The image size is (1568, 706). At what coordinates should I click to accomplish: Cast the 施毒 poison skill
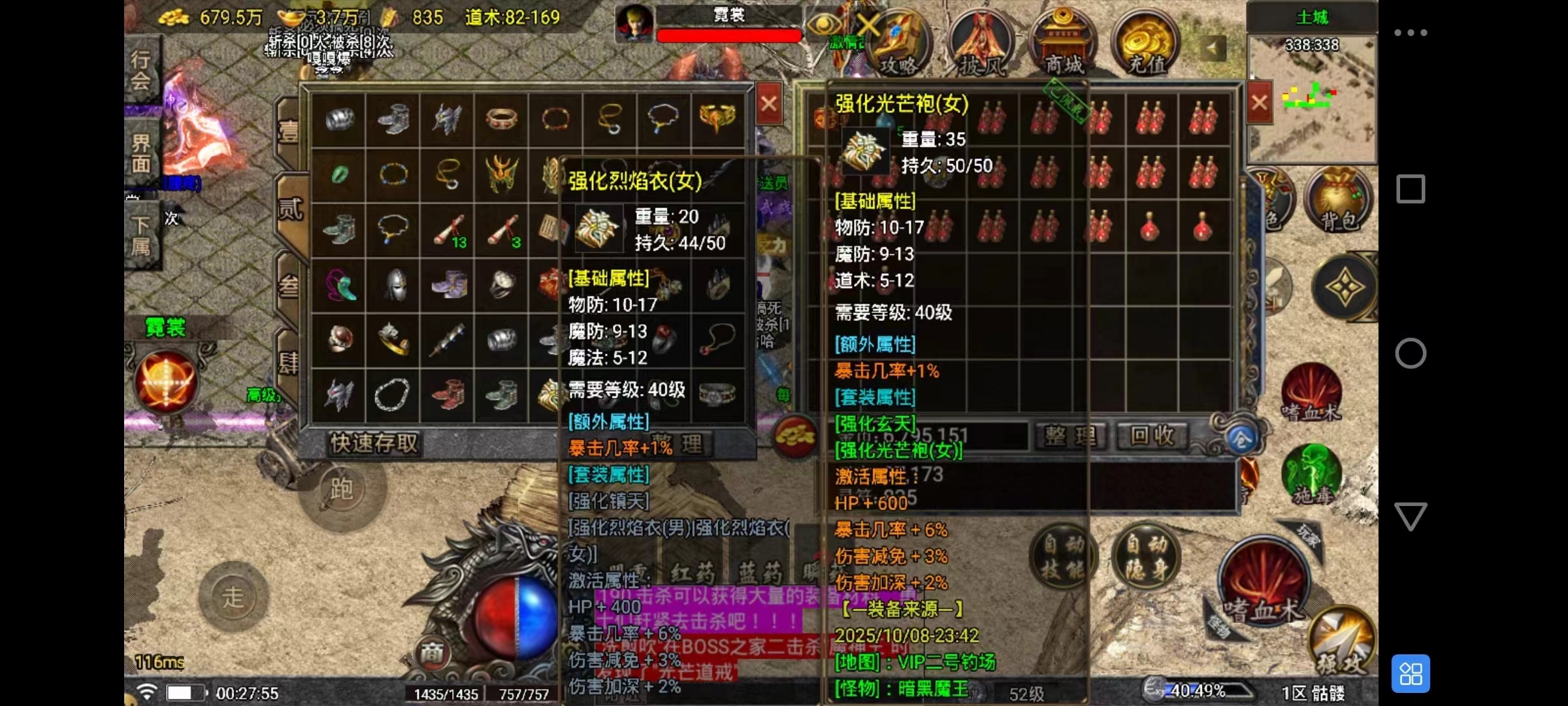click(1311, 475)
